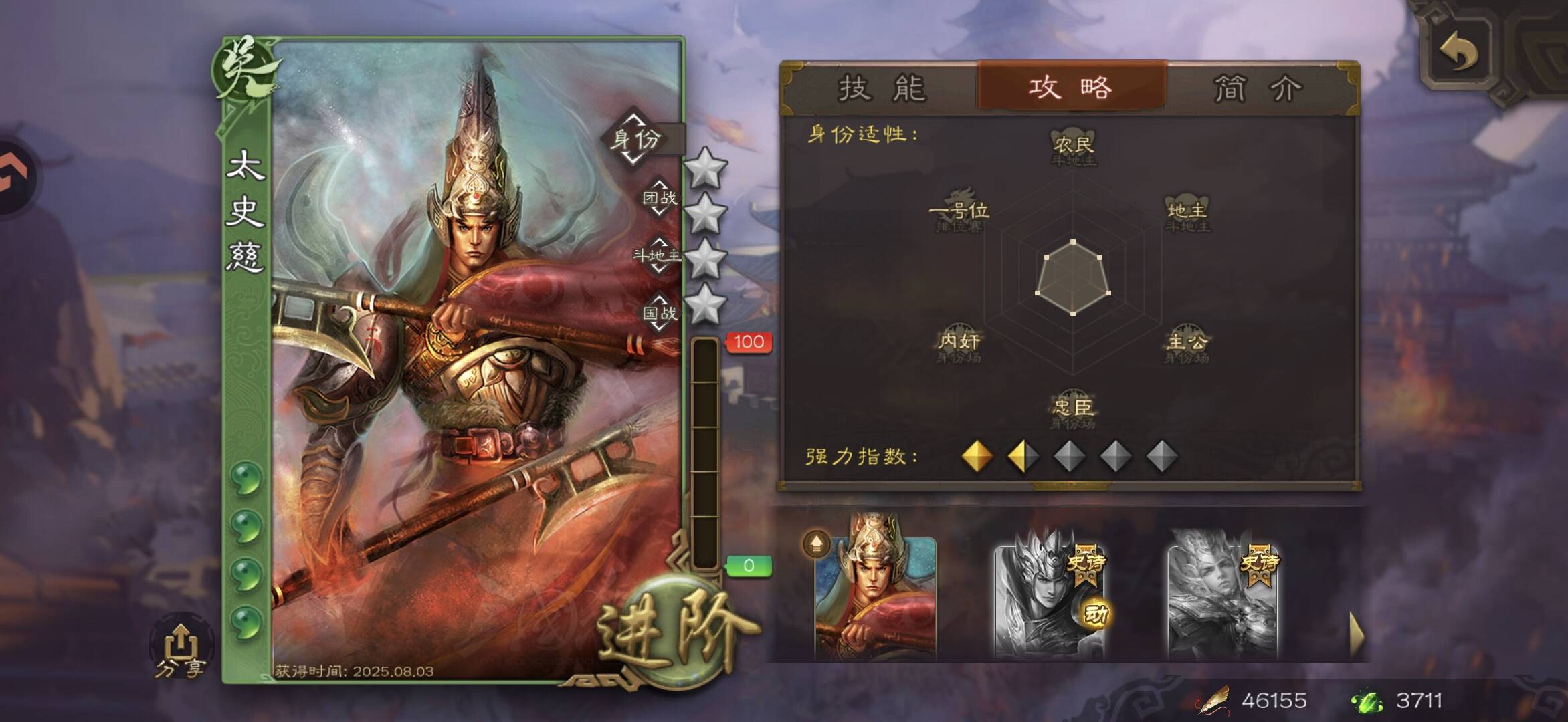Viewport: 1568px width, 722px height.
Task: Pick the 斗地主 mode option
Action: click(x=658, y=255)
